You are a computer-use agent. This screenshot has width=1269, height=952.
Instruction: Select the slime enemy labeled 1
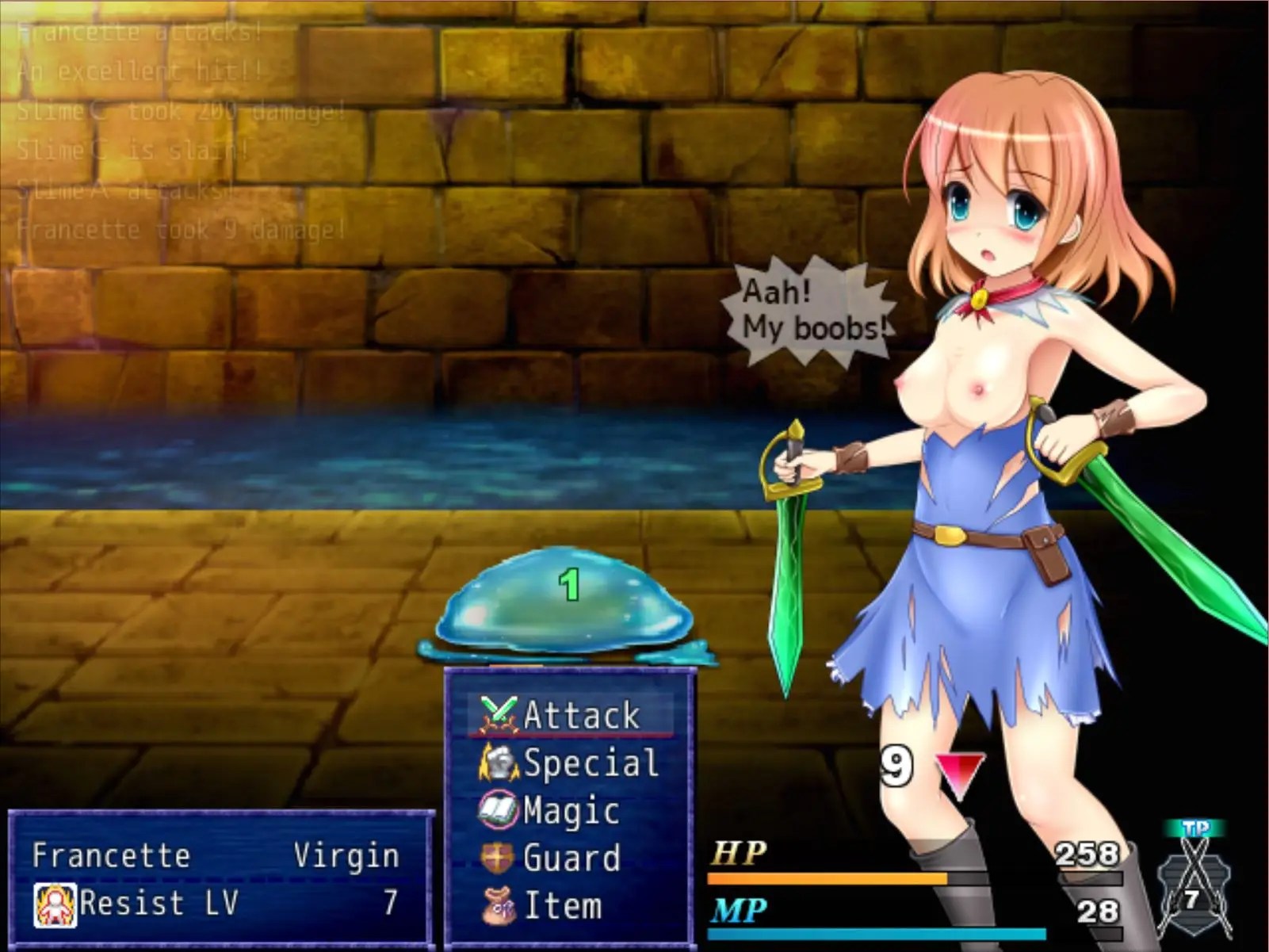tap(563, 610)
